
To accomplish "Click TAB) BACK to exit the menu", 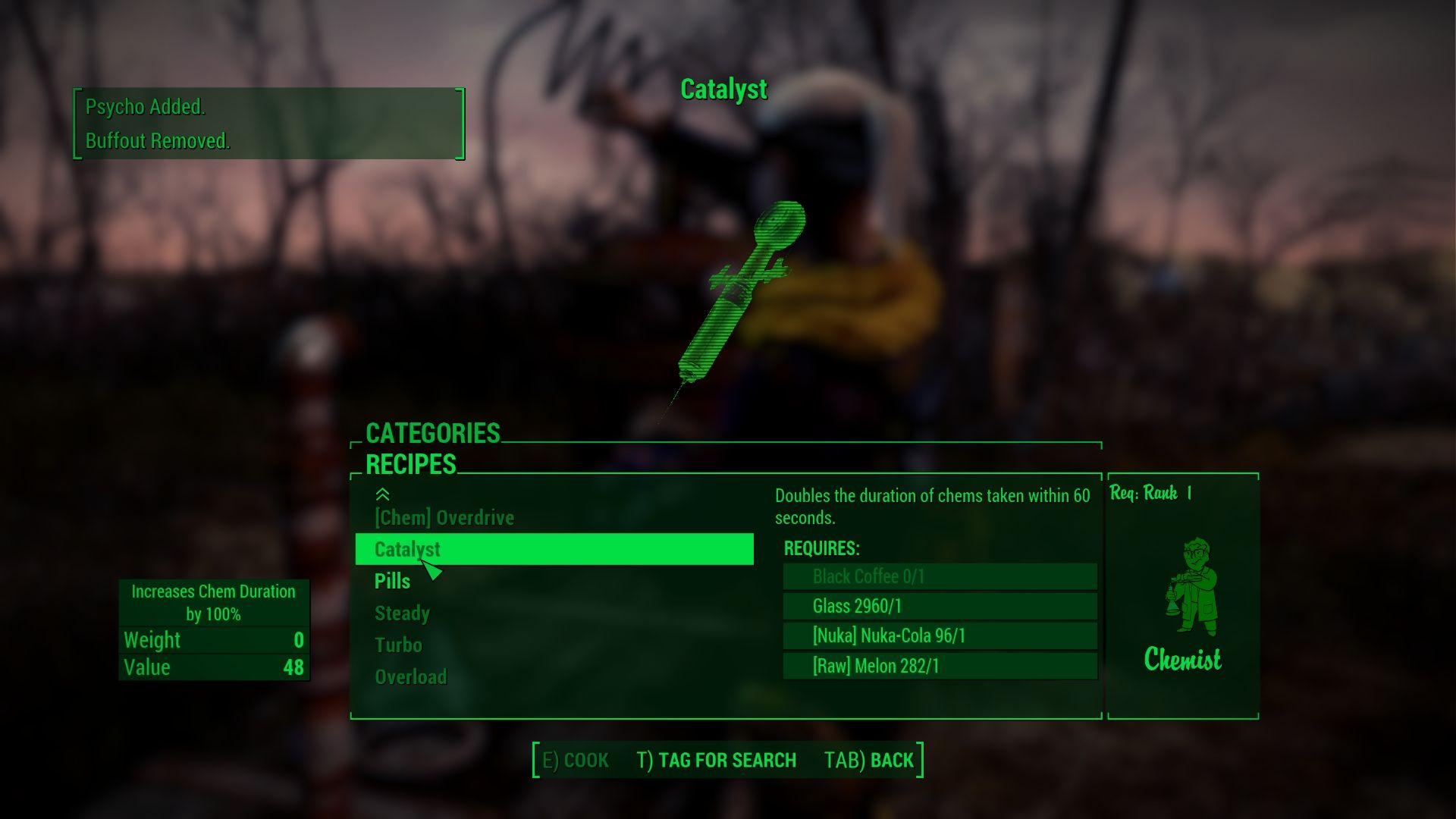I will [x=869, y=760].
